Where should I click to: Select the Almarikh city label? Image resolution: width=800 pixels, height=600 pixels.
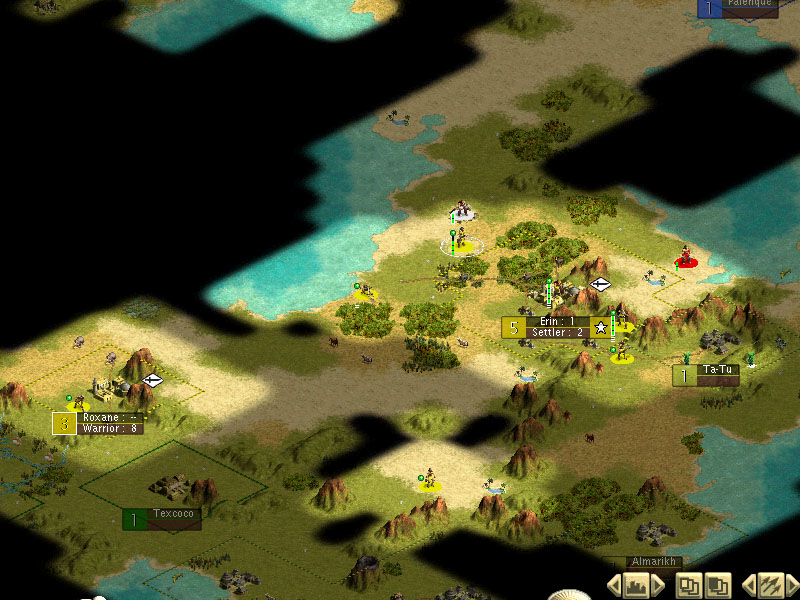tap(655, 563)
